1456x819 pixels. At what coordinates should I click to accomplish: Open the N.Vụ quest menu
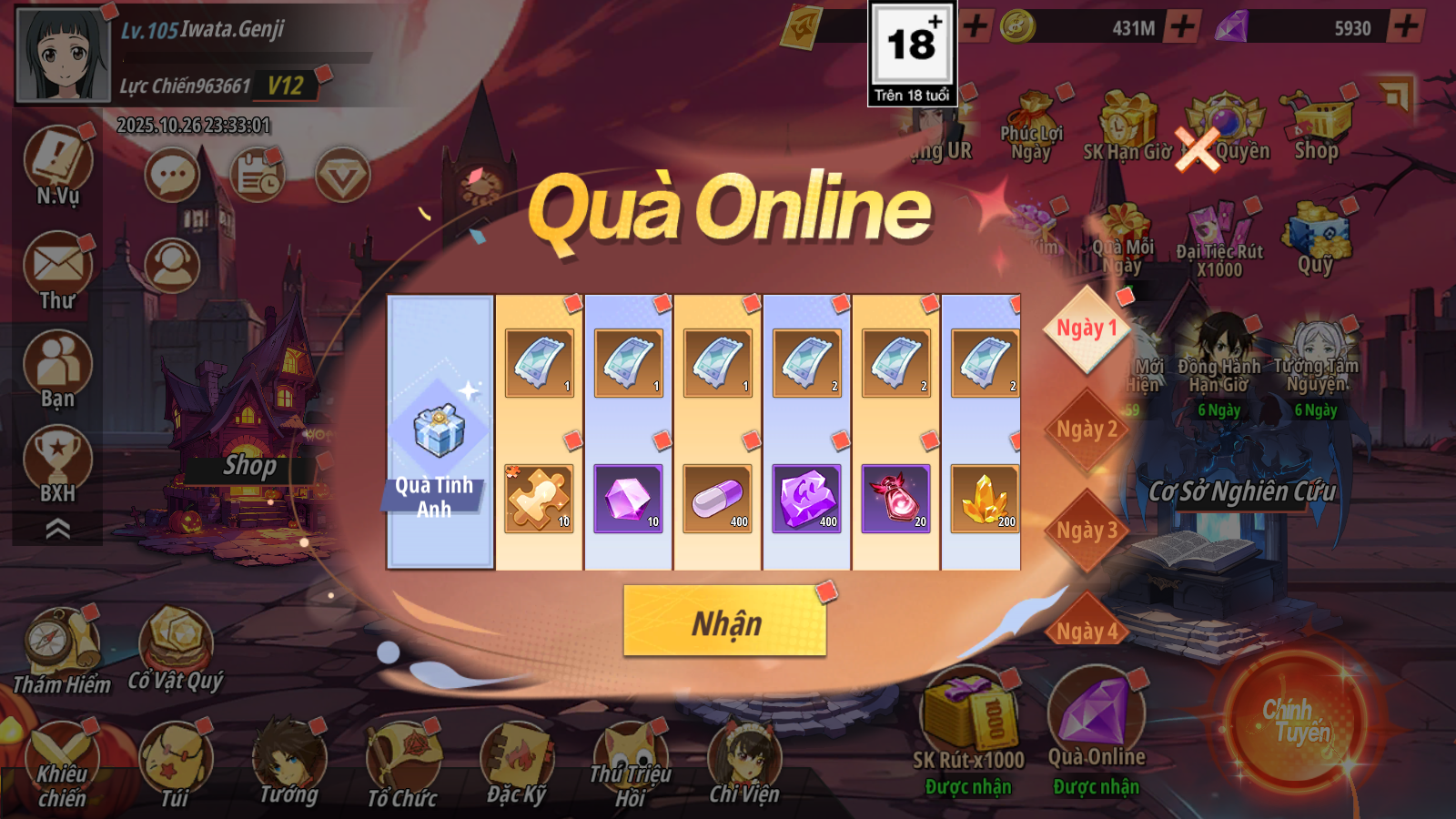click(x=58, y=166)
